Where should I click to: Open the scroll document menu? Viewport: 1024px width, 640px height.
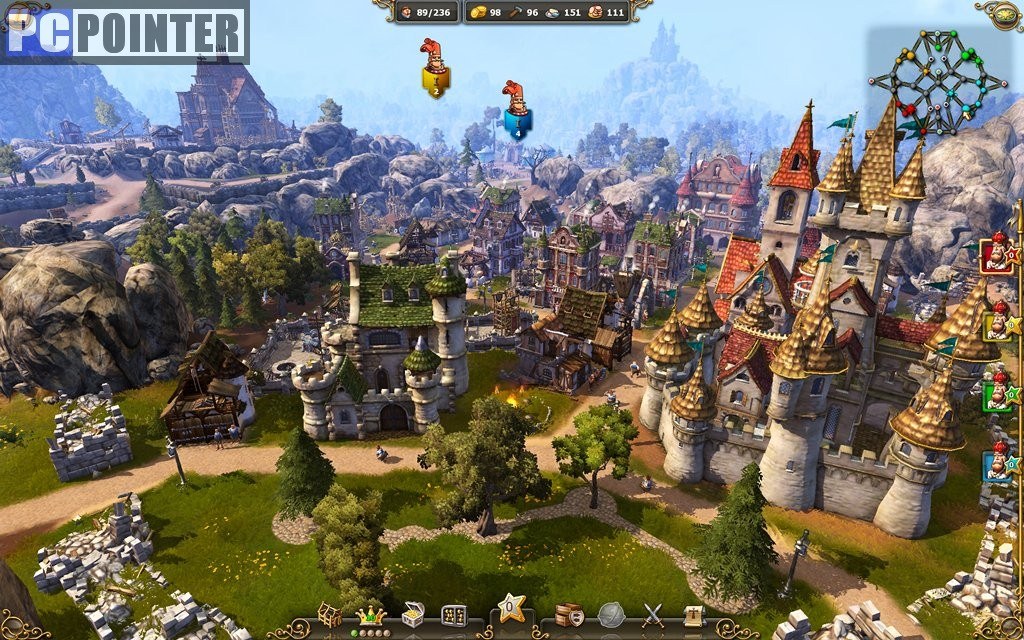(x=694, y=615)
